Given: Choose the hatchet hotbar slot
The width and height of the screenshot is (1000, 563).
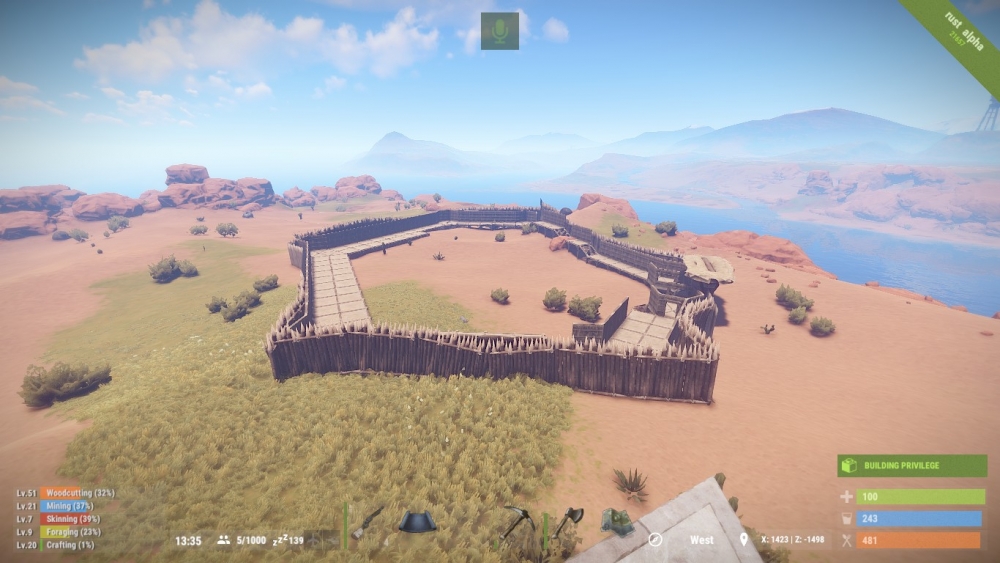Looking at the screenshot, I should click(568, 520).
